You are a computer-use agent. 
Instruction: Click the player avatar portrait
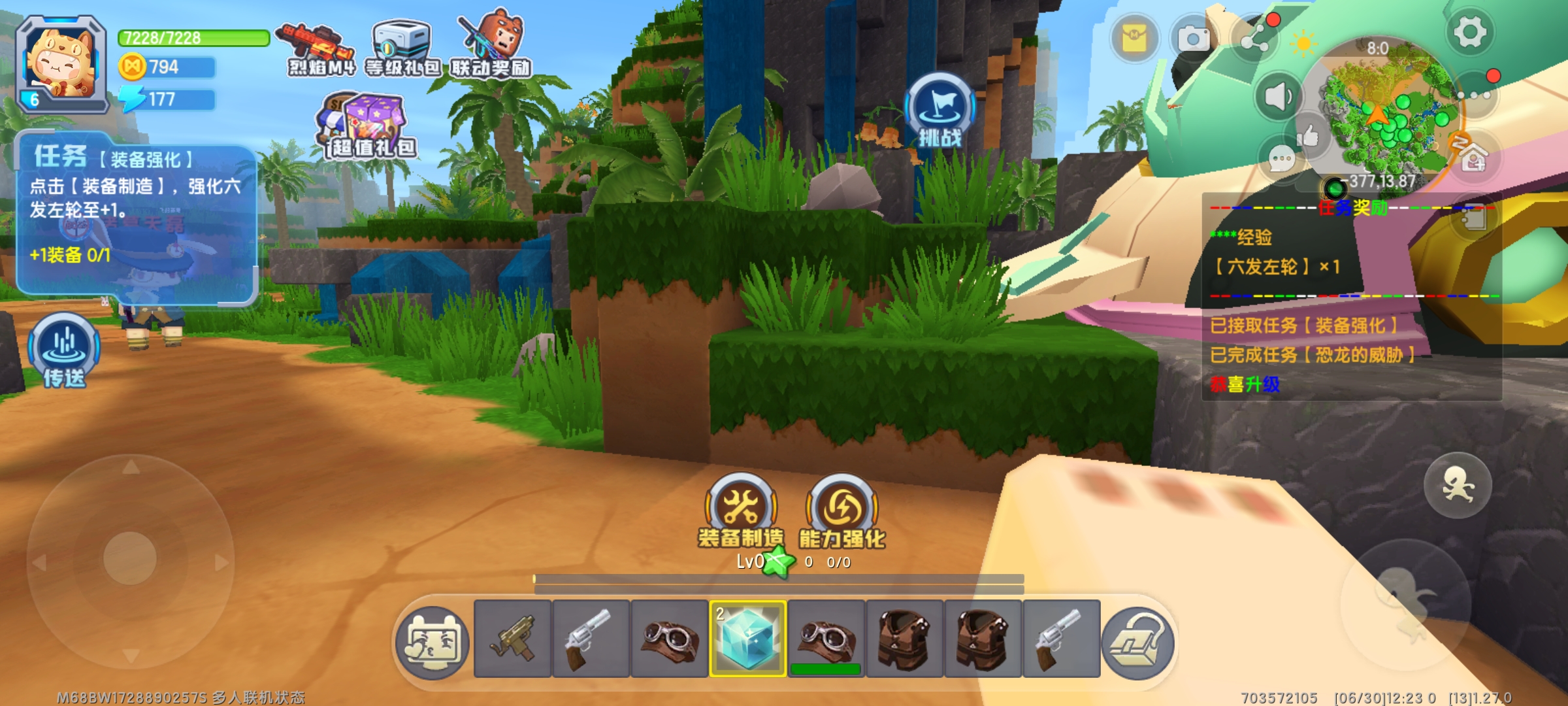62,62
